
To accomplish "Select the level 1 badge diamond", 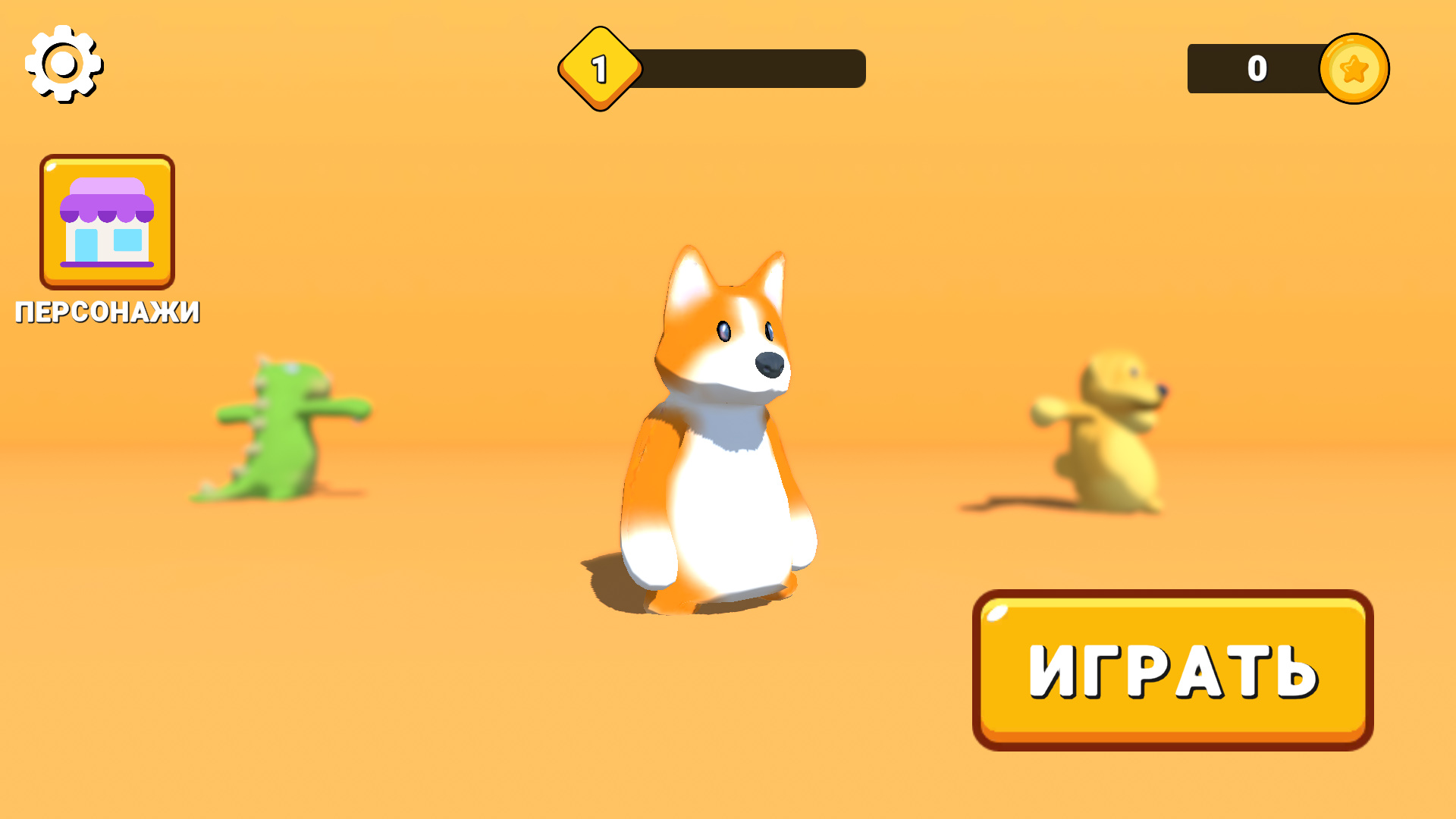I will click(x=599, y=68).
